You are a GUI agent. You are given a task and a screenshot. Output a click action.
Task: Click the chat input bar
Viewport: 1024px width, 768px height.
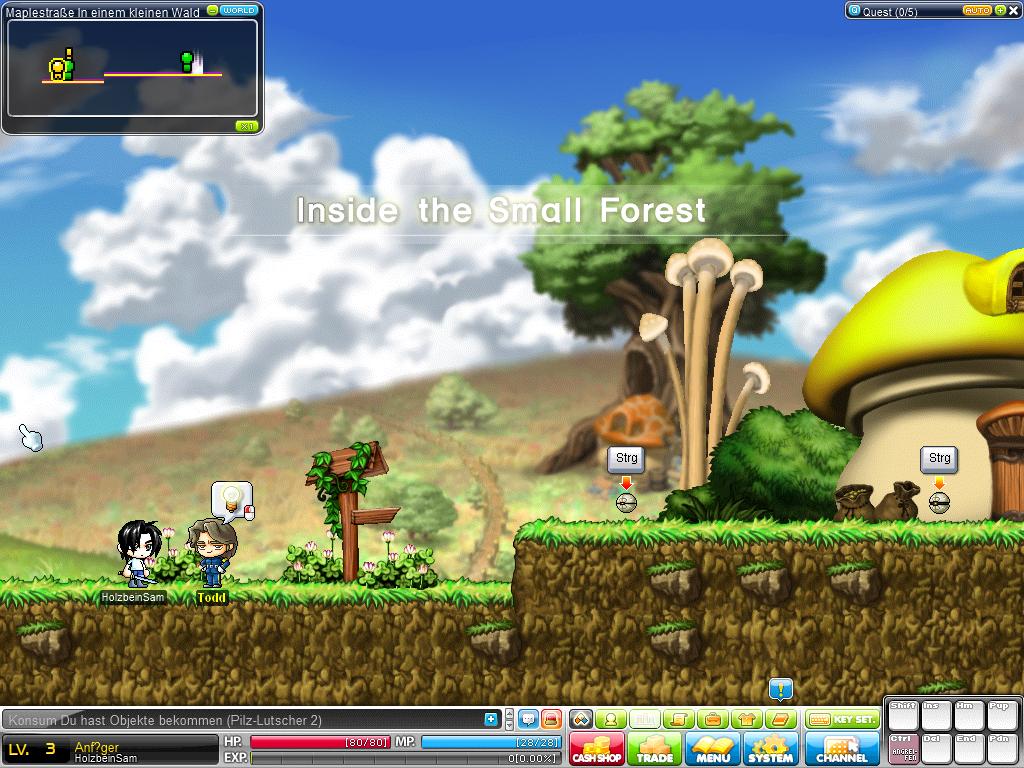click(240, 720)
